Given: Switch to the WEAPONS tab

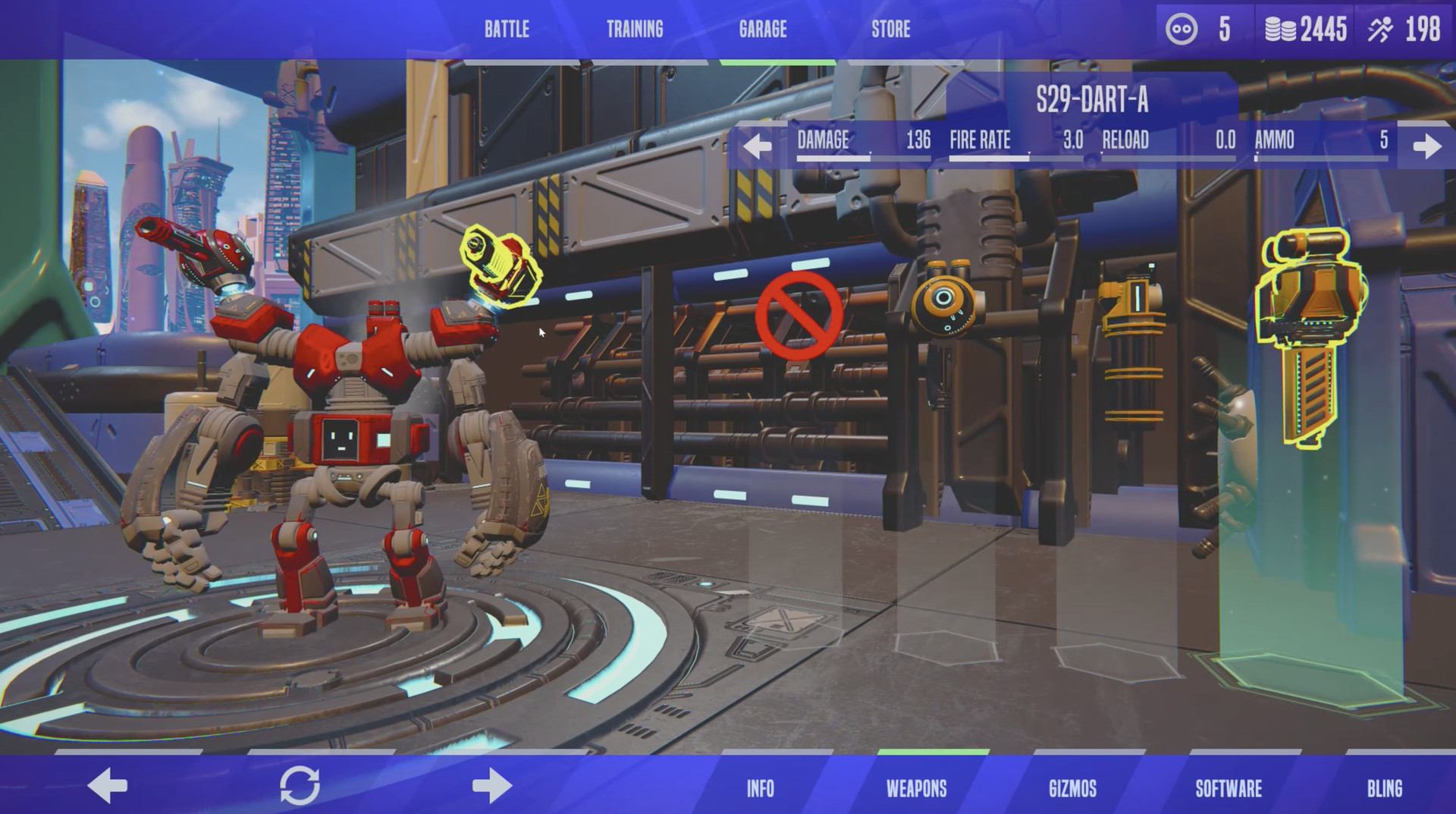Looking at the screenshot, I should pyautogui.click(x=917, y=789).
